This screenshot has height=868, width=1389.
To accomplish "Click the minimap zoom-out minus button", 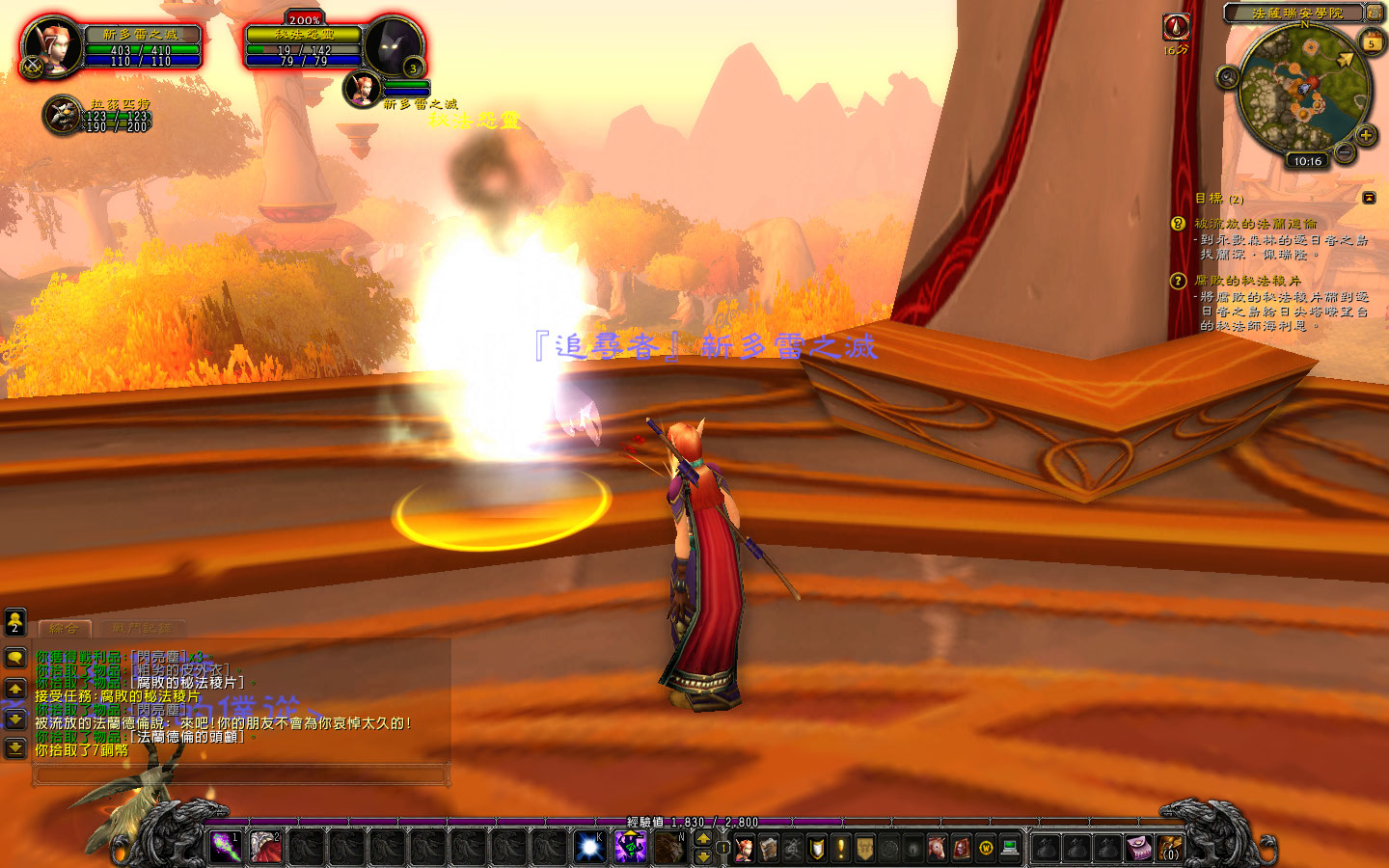I will click(1344, 151).
